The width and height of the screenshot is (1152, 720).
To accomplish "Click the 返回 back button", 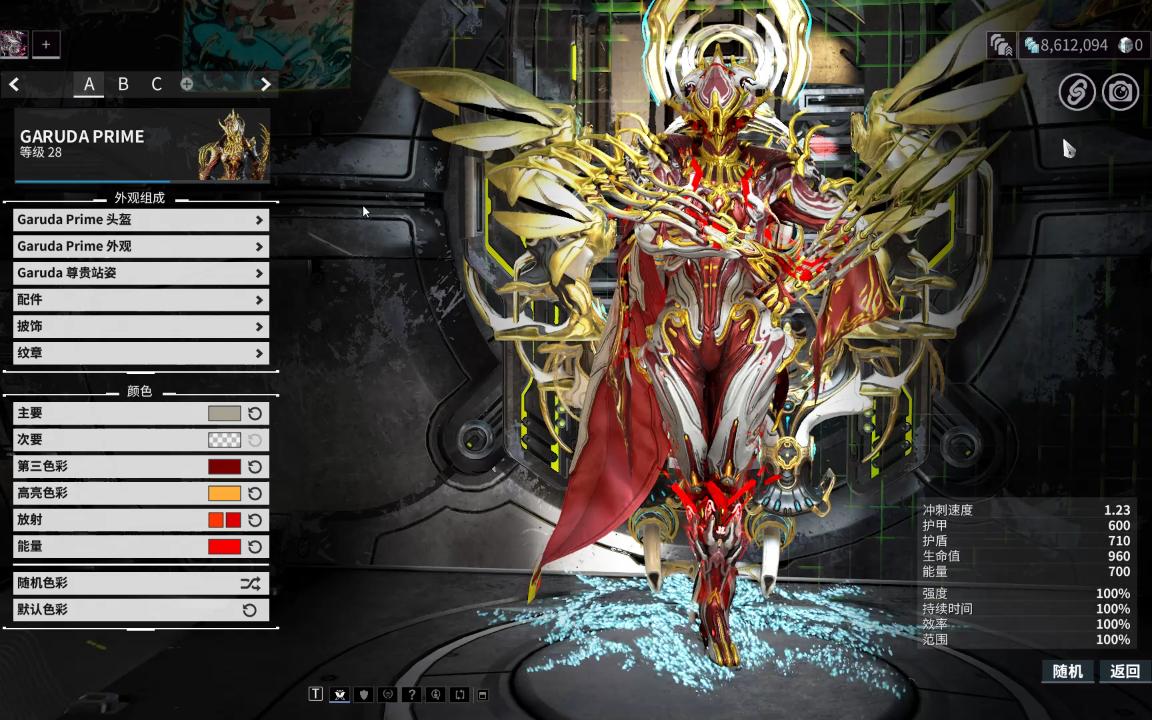I will tap(1125, 671).
